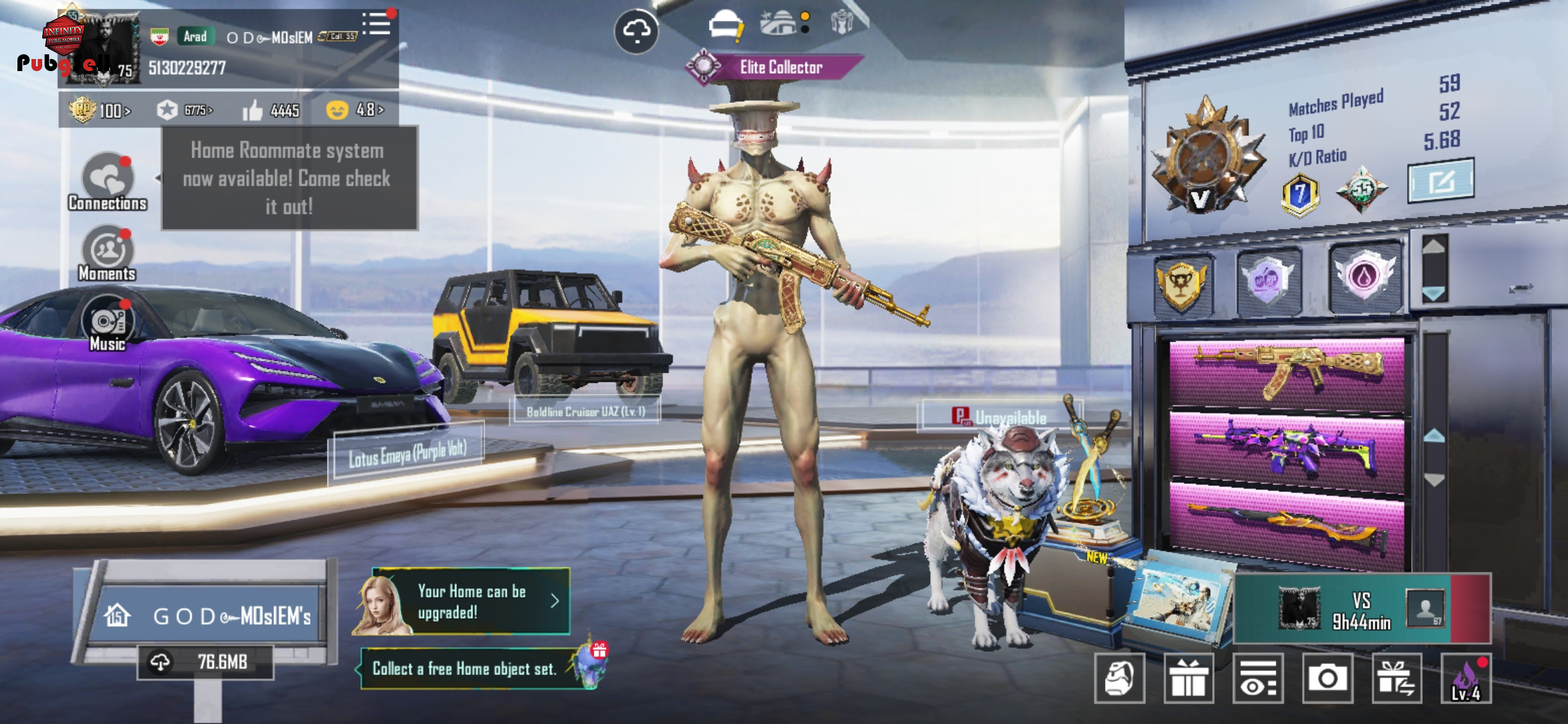
Task: Select the helmet icon with exclamation mark
Action: (x=725, y=27)
